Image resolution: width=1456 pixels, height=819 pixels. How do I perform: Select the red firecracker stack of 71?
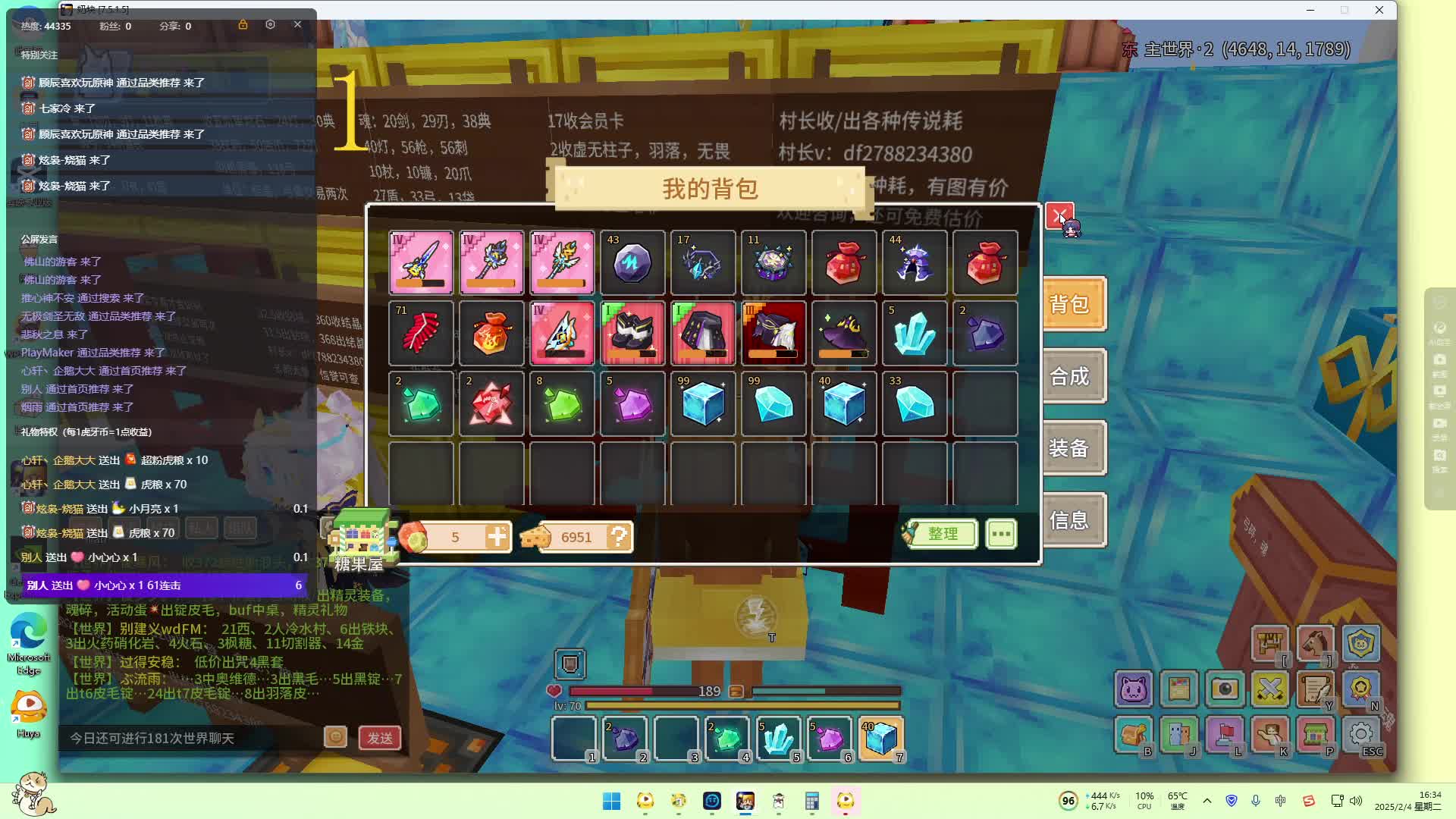pos(421,334)
